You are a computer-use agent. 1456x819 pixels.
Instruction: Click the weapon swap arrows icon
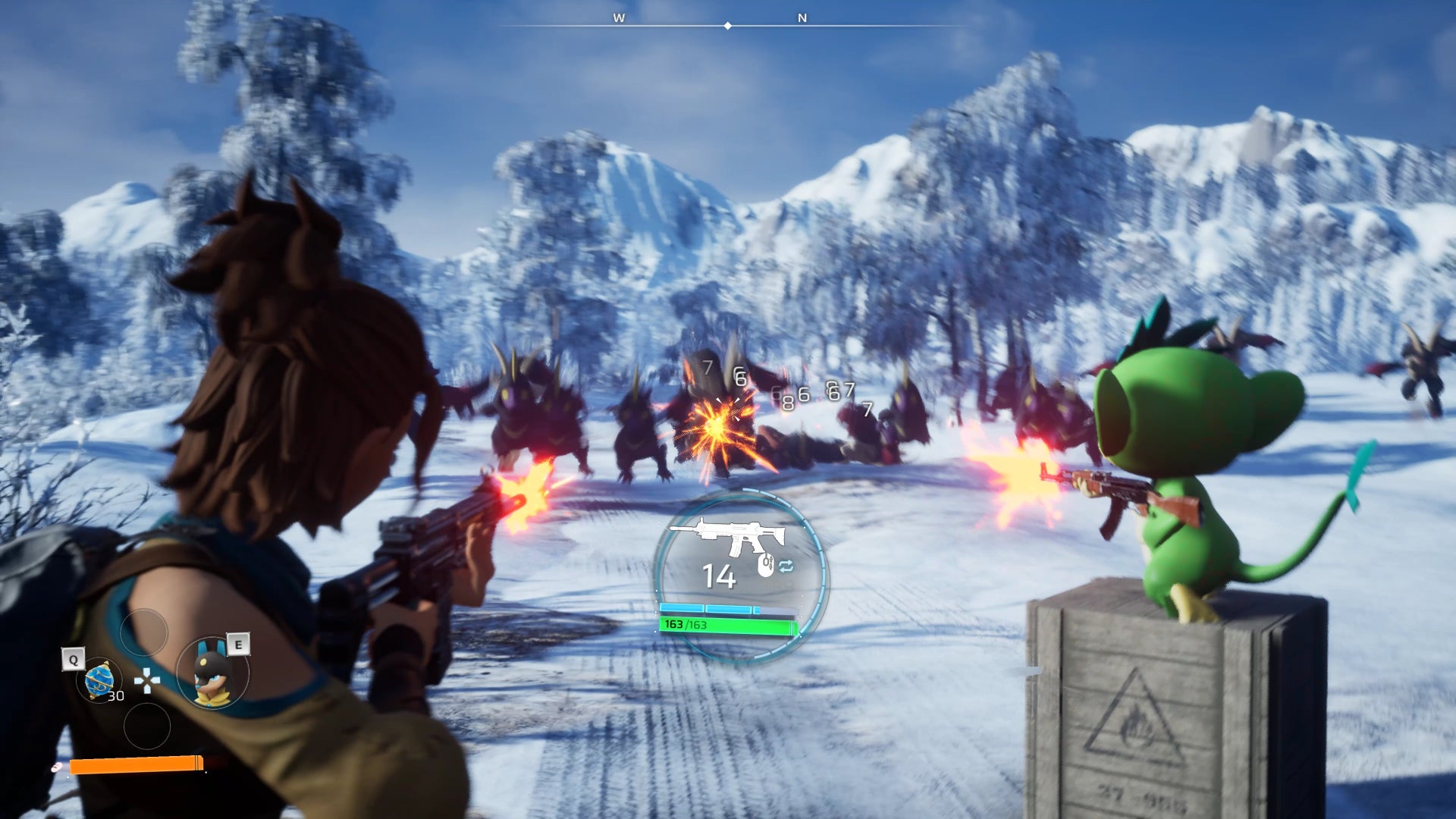click(786, 566)
